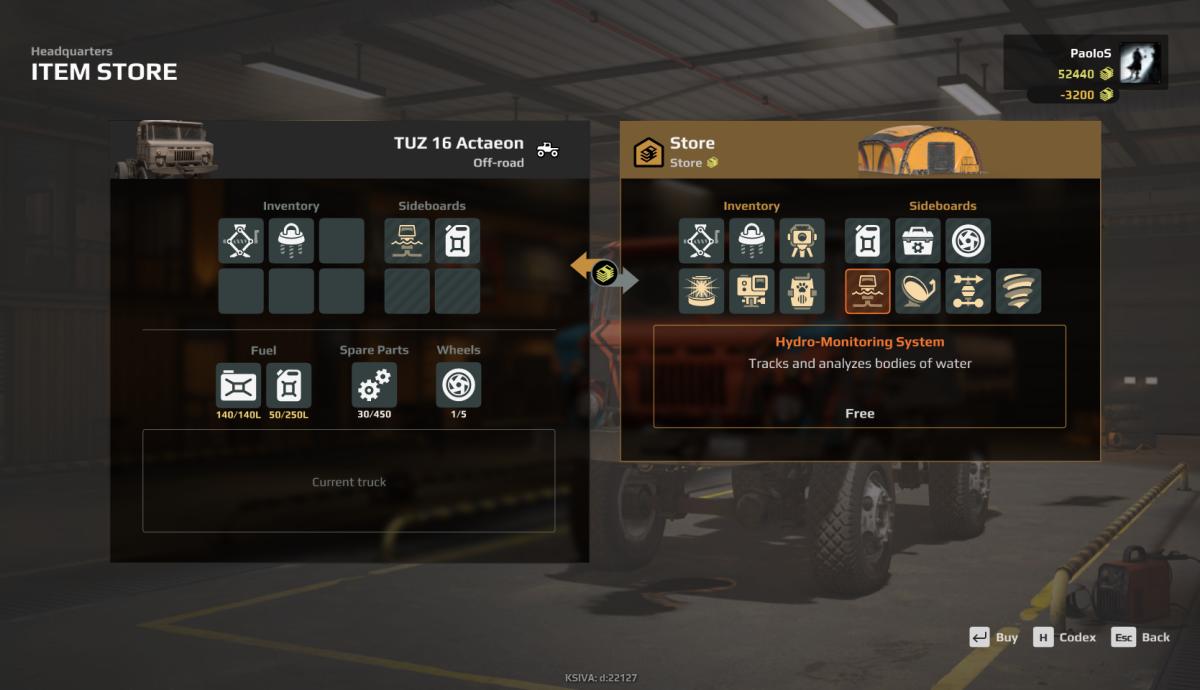Image resolution: width=1200 pixels, height=690 pixels.
Task: Choose the action camera item in Store
Action: click(x=752, y=291)
